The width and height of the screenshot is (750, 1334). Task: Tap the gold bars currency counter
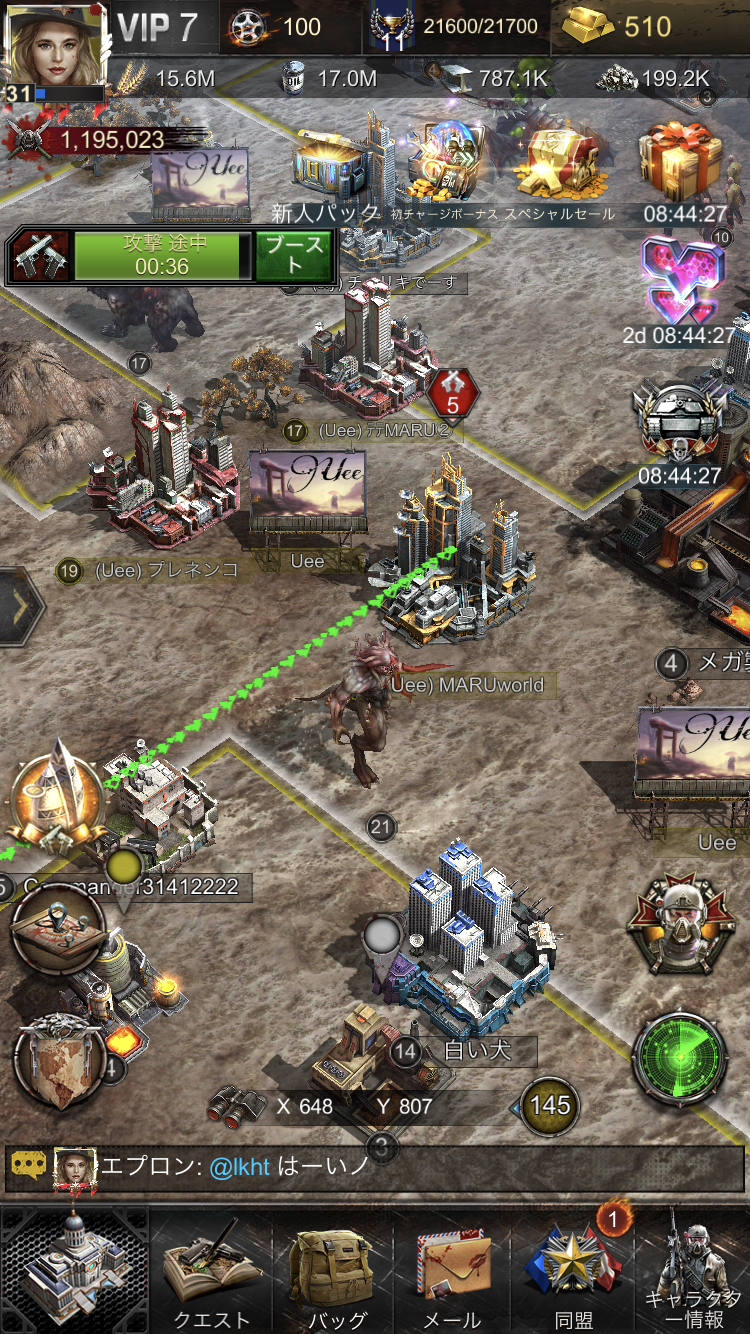[620, 27]
